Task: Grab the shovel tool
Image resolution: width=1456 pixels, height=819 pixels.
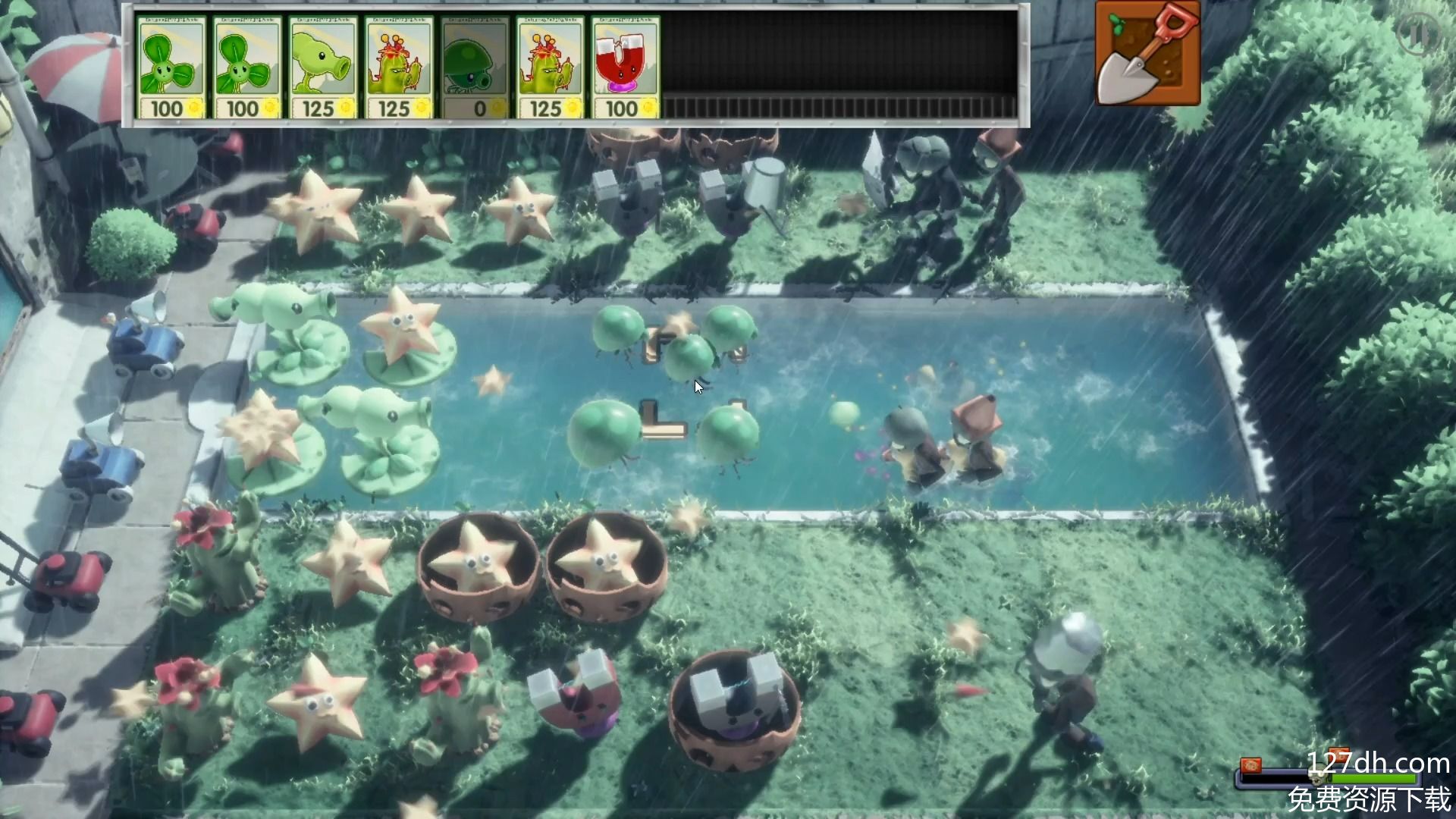Action: (1147, 53)
